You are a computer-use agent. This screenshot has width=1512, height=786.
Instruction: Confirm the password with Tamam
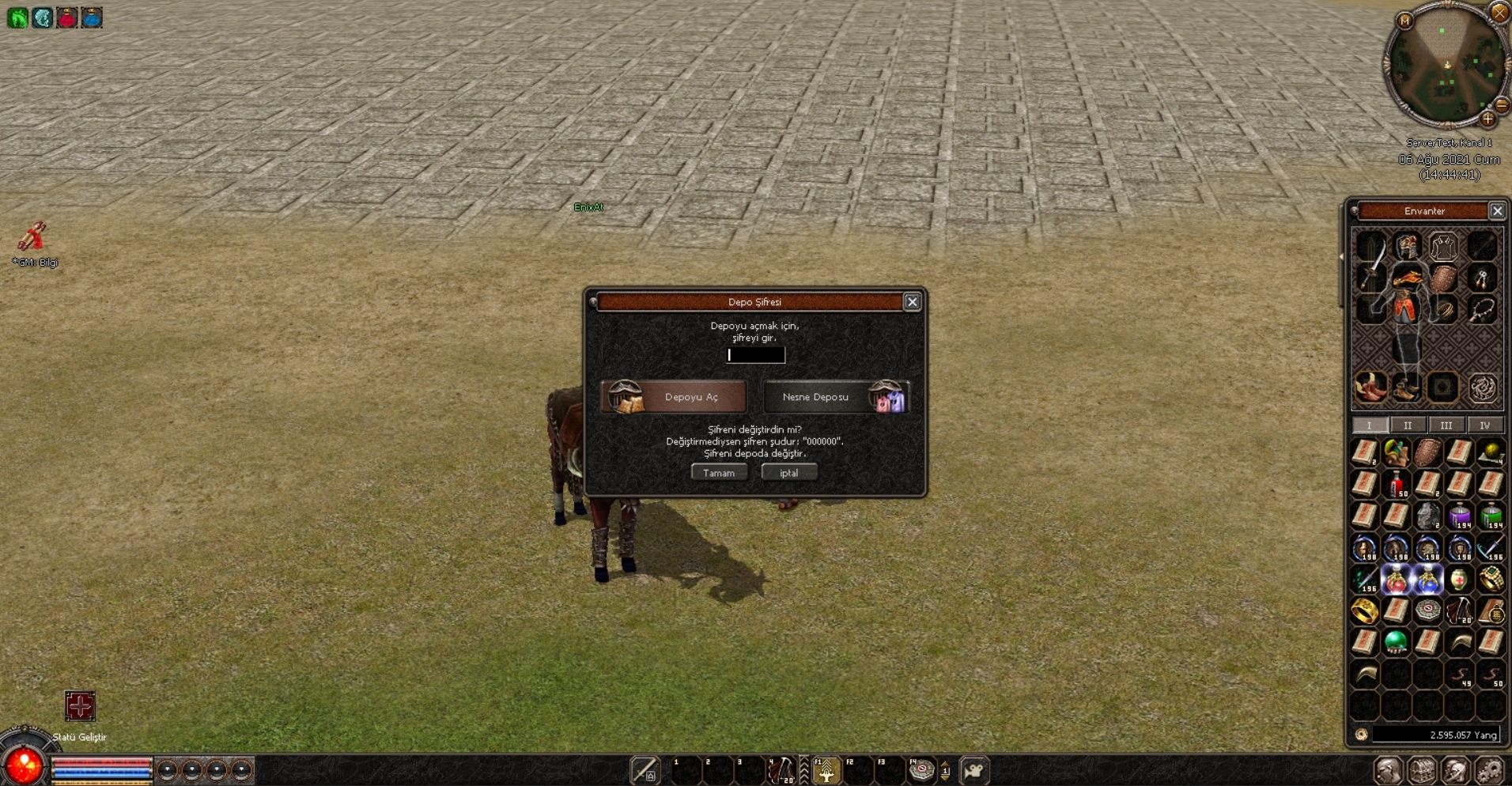[719, 473]
